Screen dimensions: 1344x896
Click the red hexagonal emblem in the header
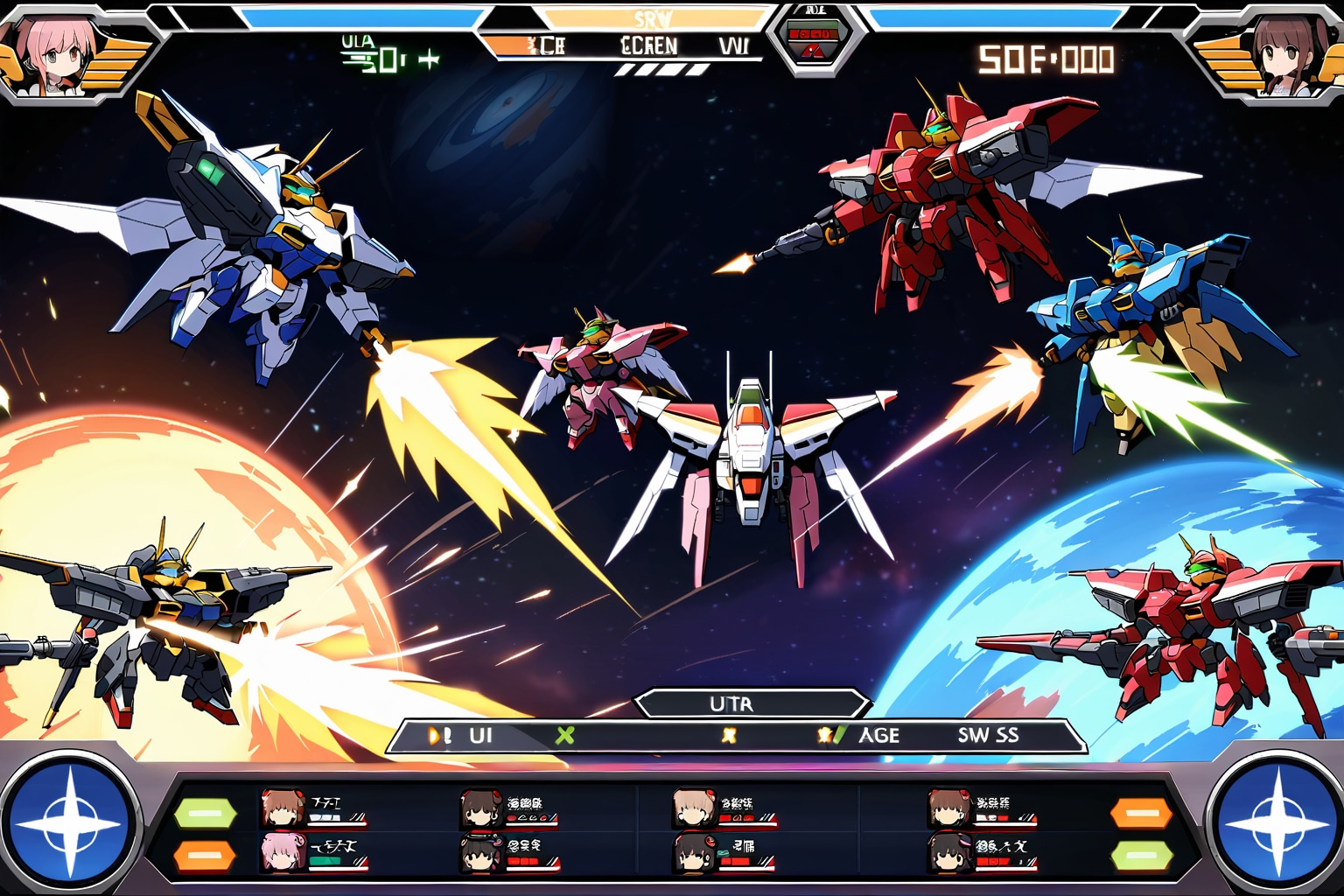click(815, 40)
